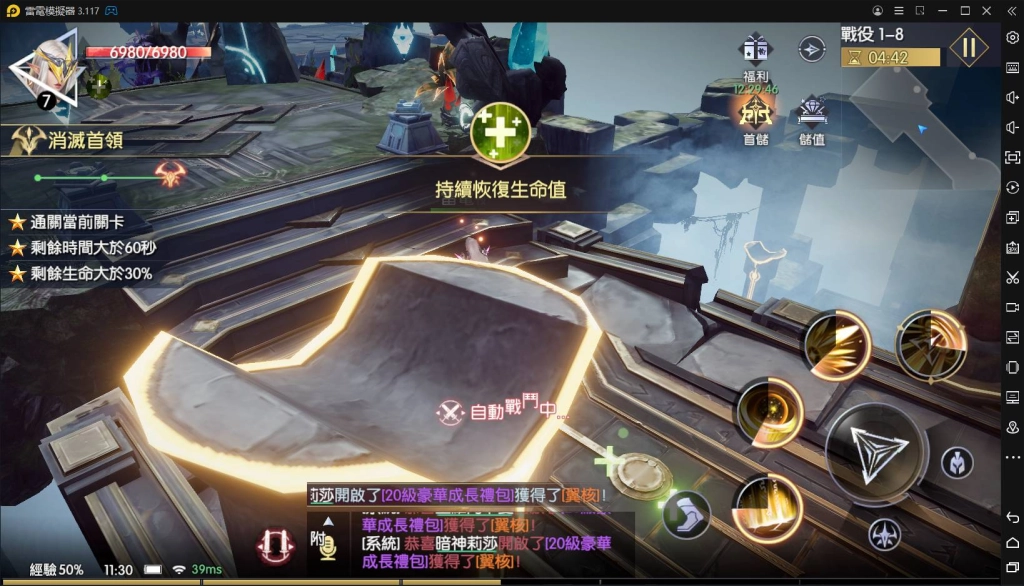1024x586 pixels.
Task: Activate the golden feather burst skill
Action: [838, 346]
